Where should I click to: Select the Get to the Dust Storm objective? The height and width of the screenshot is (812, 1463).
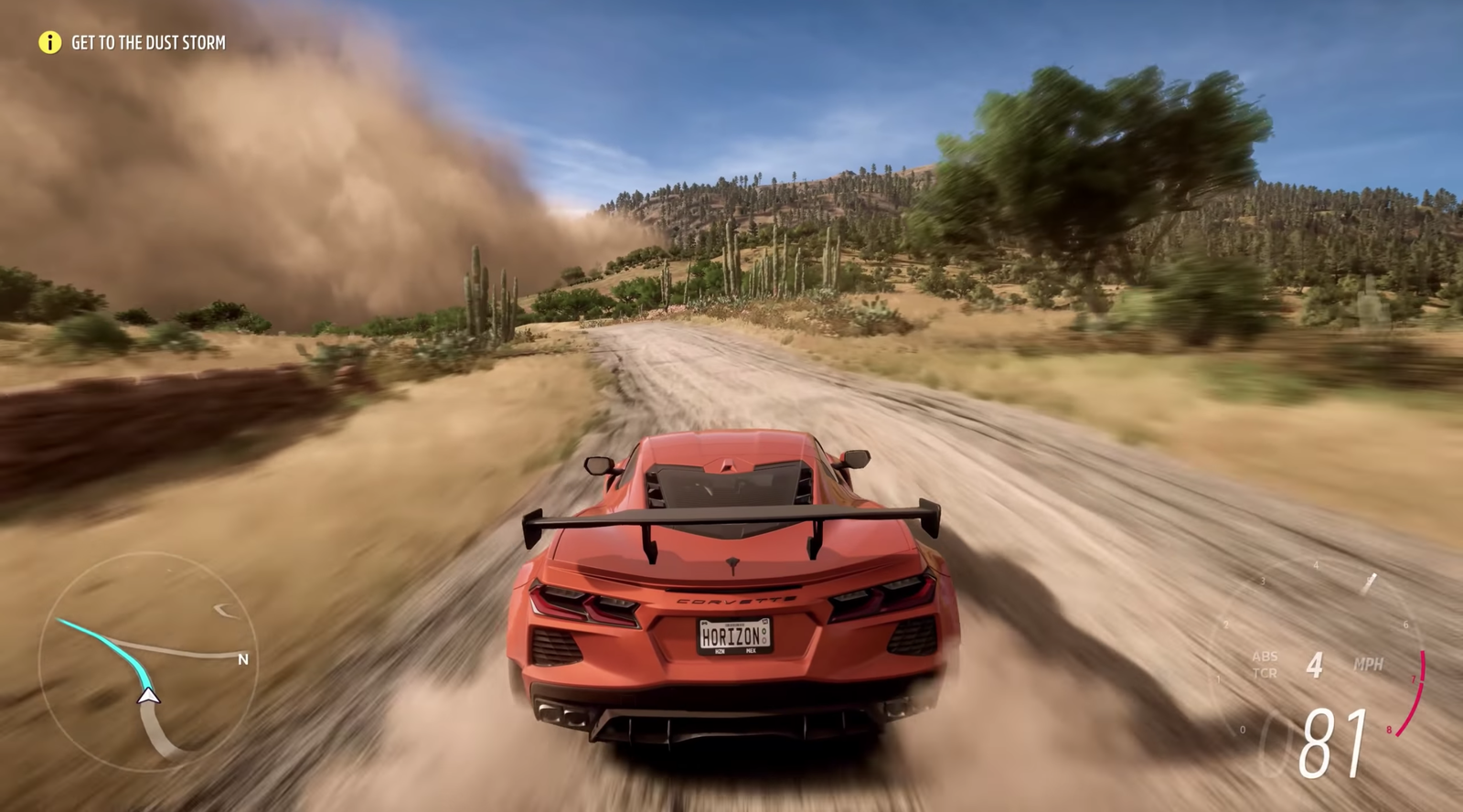point(148,42)
